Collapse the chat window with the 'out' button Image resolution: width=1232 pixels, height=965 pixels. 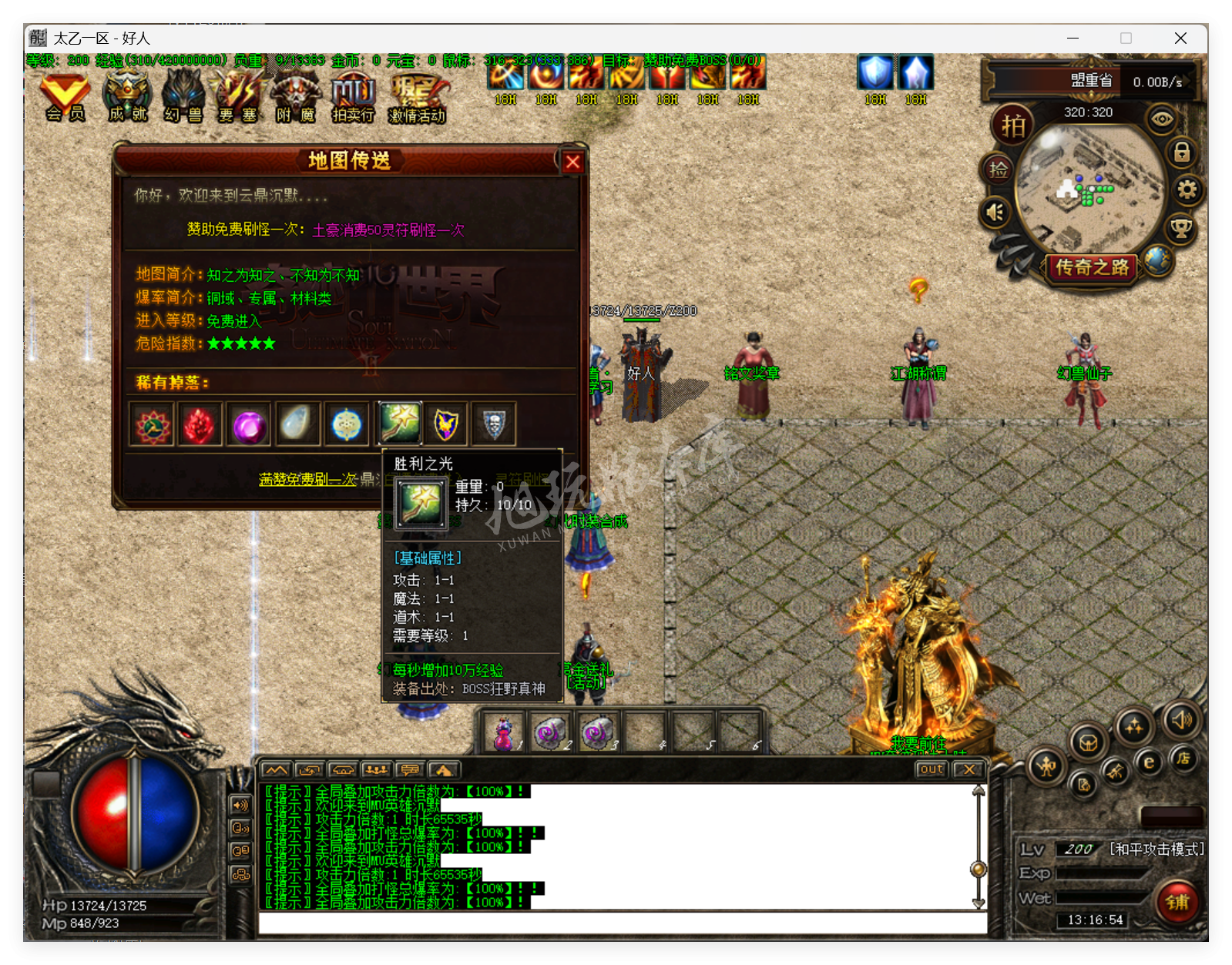[x=932, y=769]
